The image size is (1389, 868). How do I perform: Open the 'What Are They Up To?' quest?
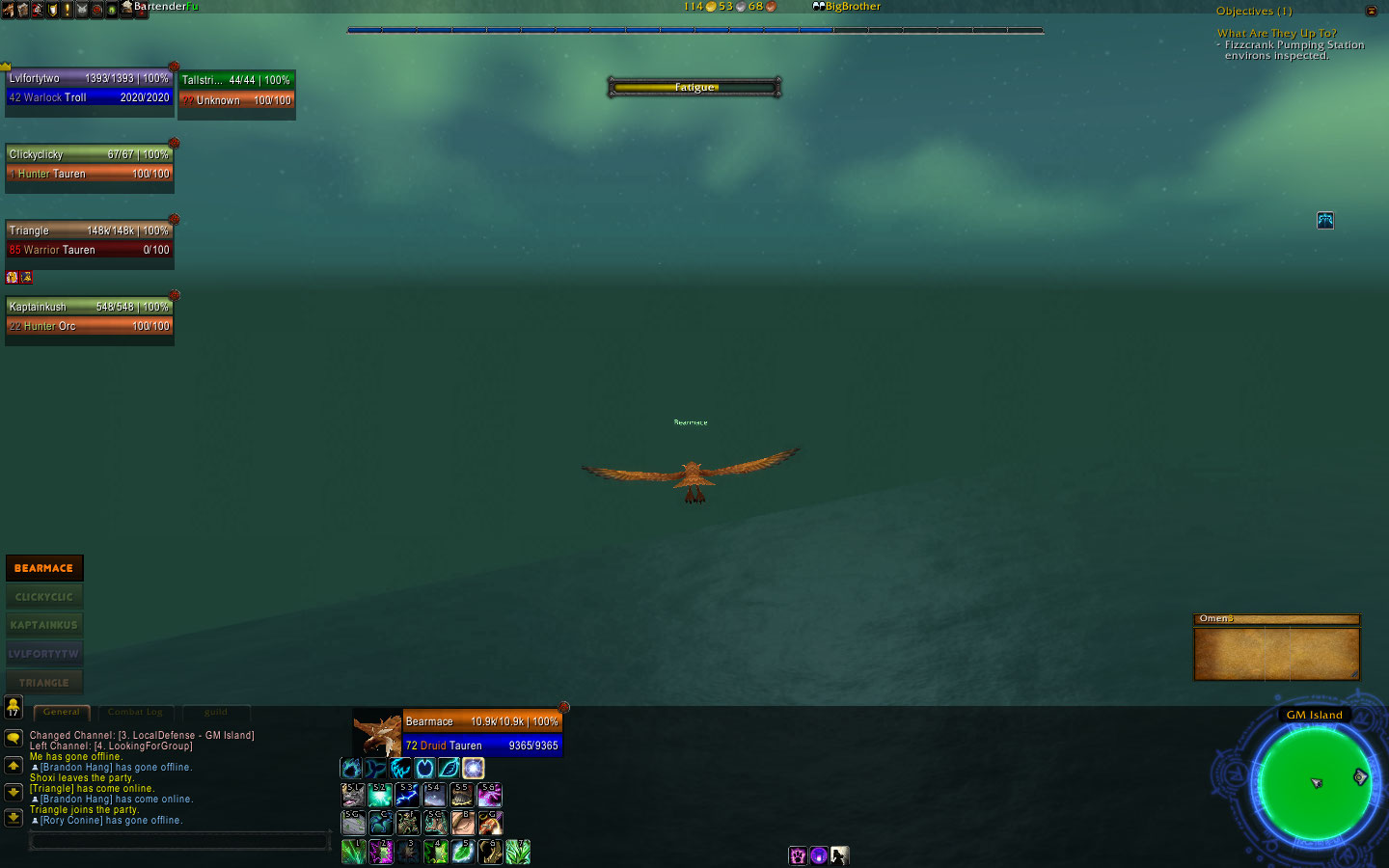(1276, 33)
